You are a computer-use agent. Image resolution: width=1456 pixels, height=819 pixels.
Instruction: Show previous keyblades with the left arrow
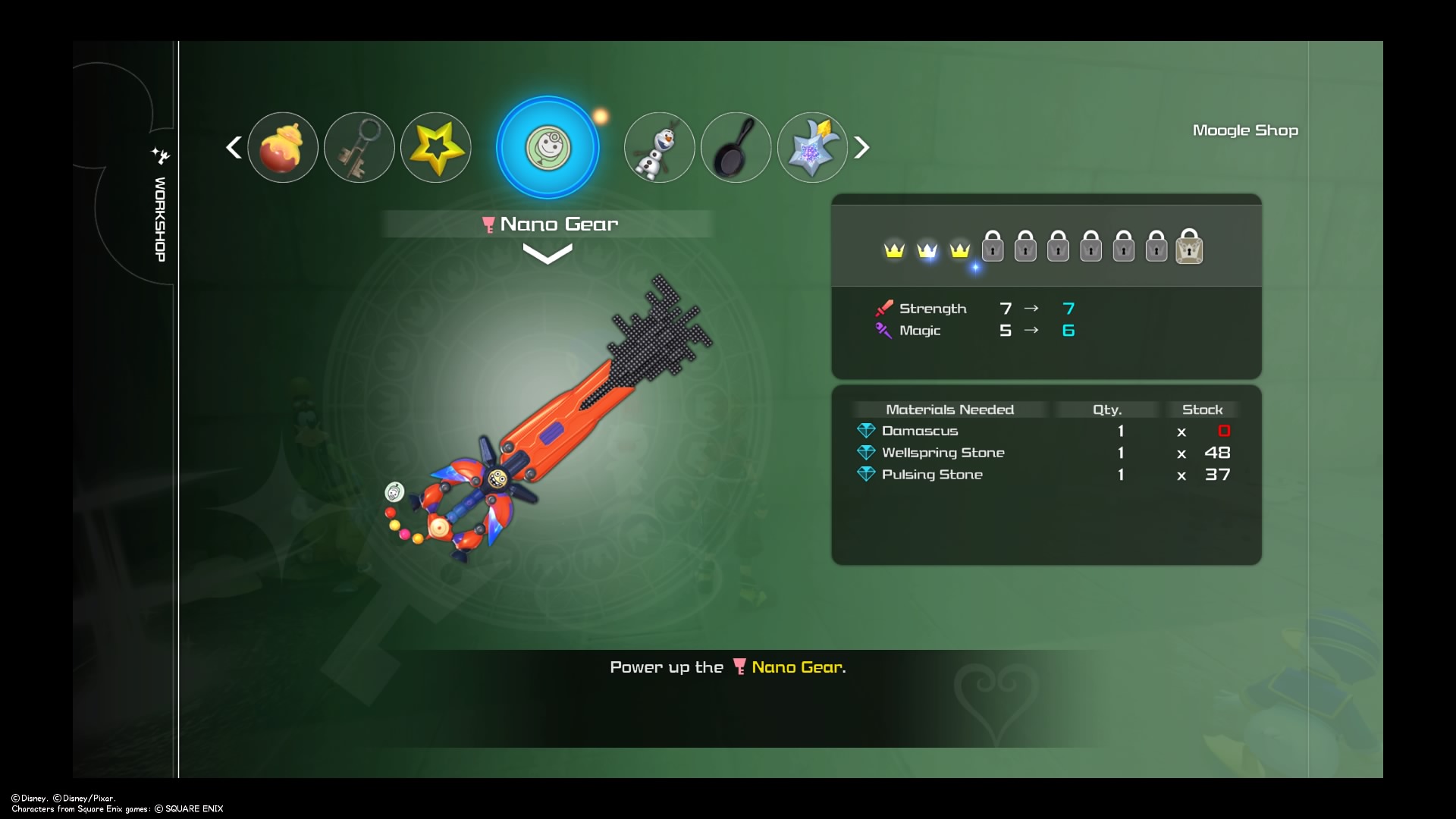click(234, 147)
